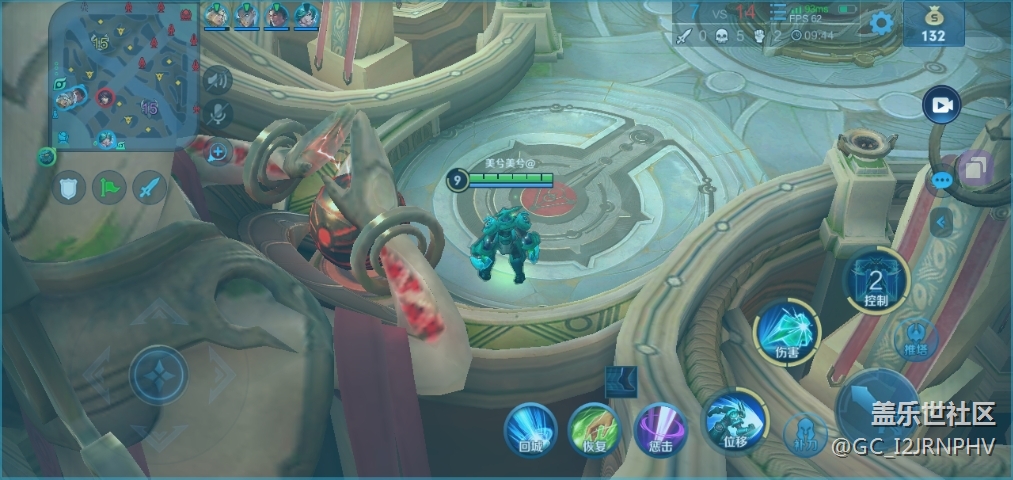Toggle the speaker audio button
1013x480 pixels.
(x=215, y=79)
